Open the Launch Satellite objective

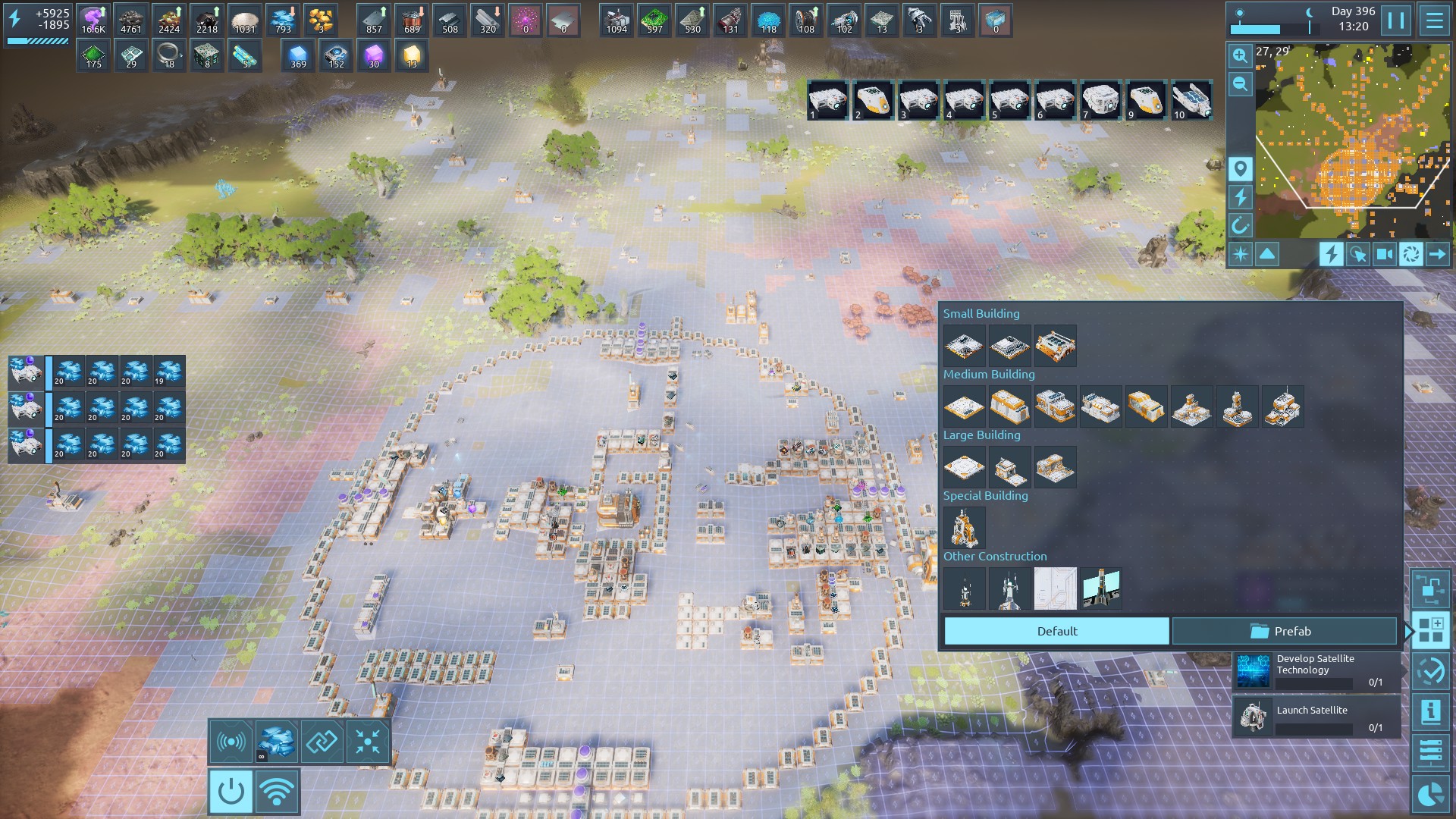click(1316, 717)
